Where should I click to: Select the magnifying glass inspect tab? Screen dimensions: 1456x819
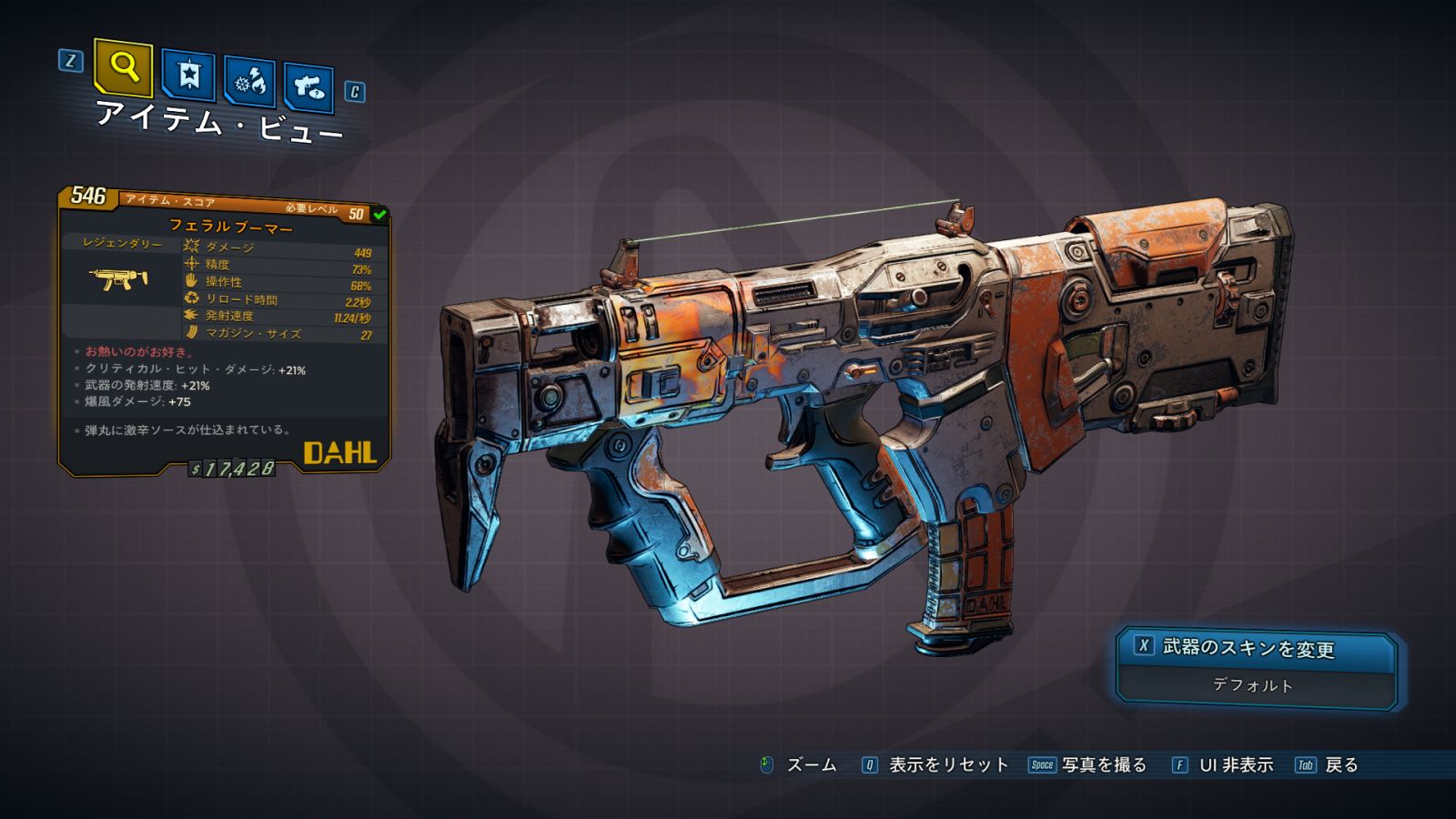[123, 66]
